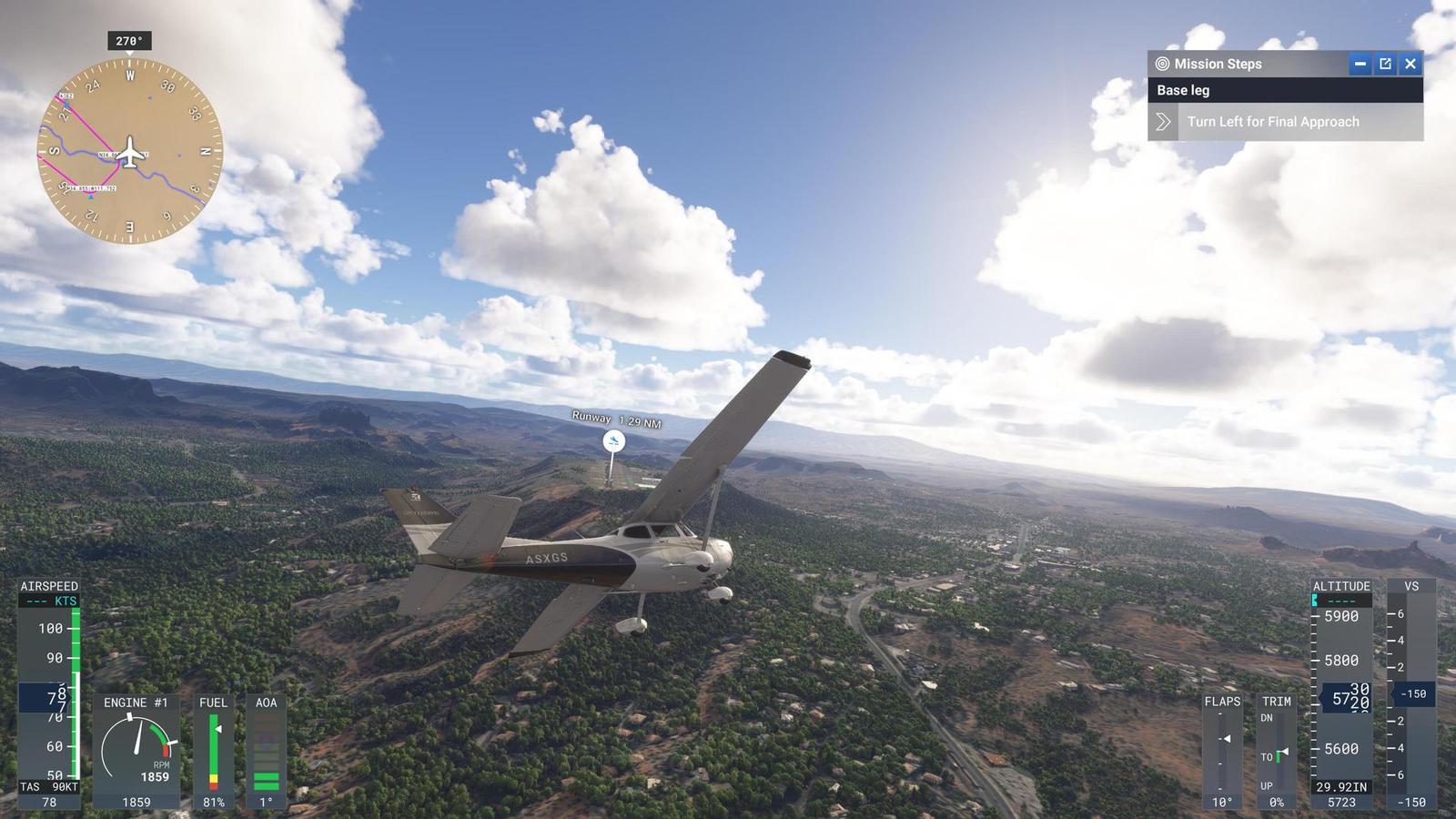Click the Engine #1 RPM gauge
Screen dimensions: 1456x819
[x=137, y=743]
